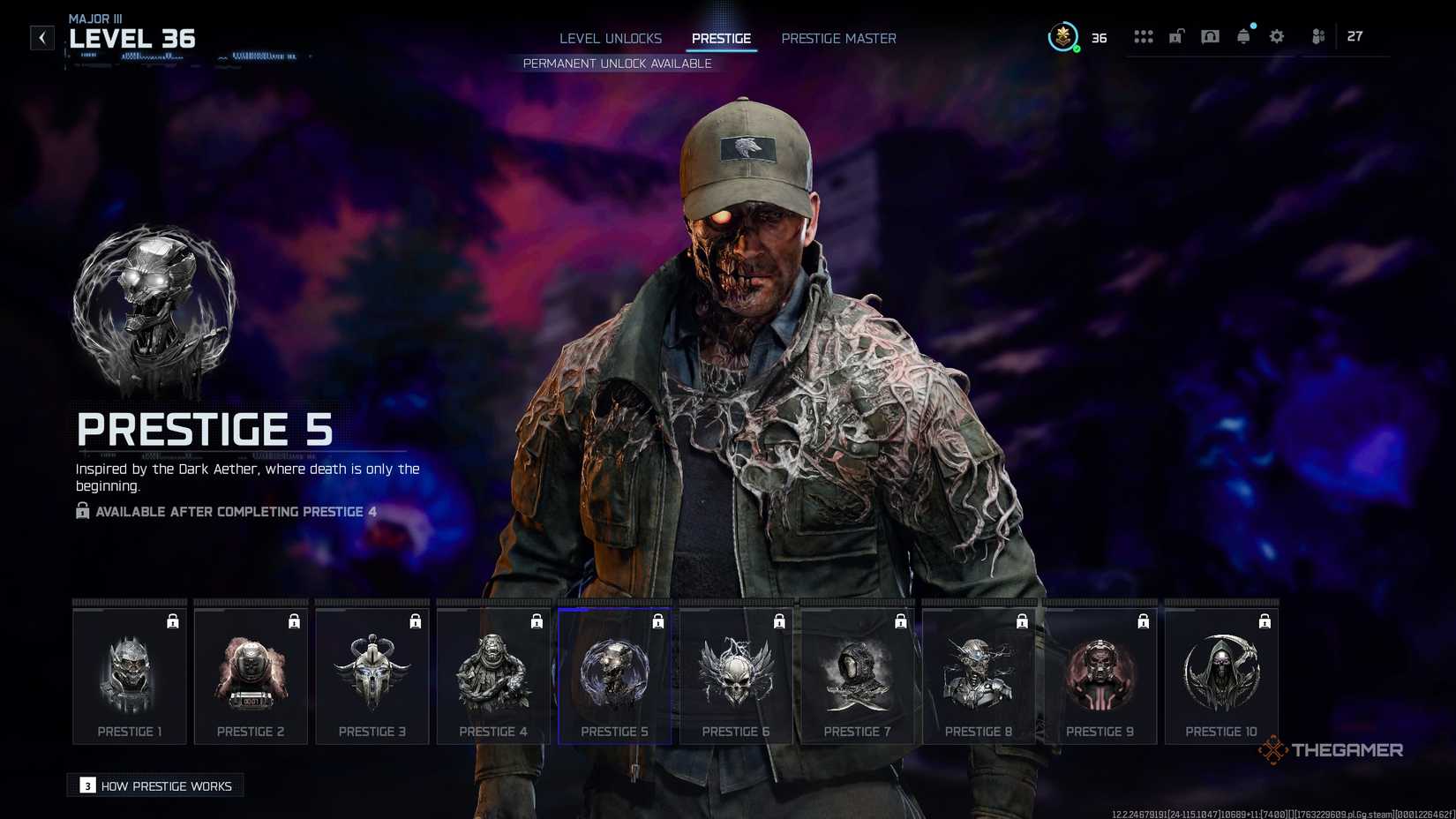Click the grid menu icon in the top bar

pos(1144,36)
